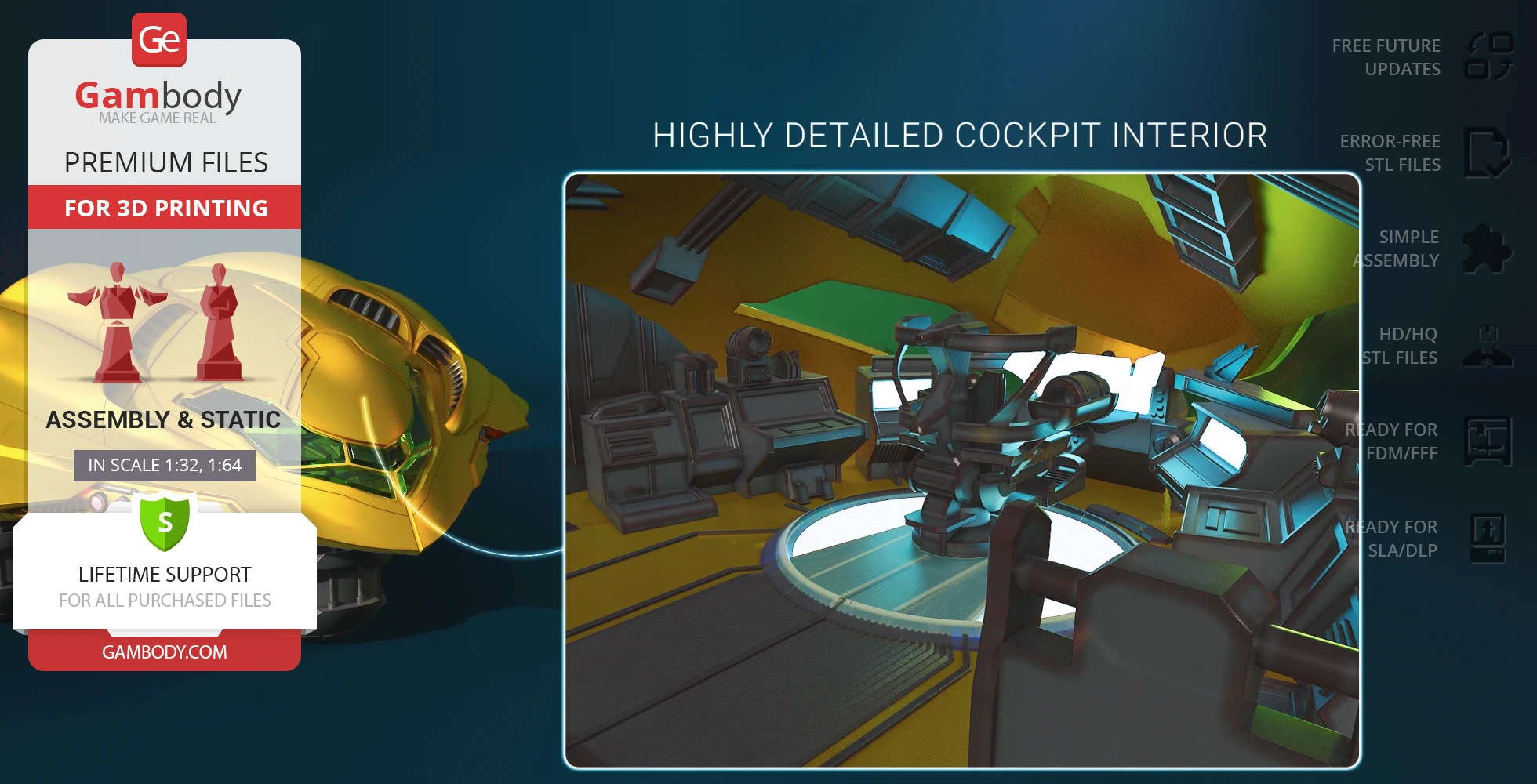Screen dimensions: 1537x784
Task: Open the cockpit interior preview image
Action: [962, 470]
